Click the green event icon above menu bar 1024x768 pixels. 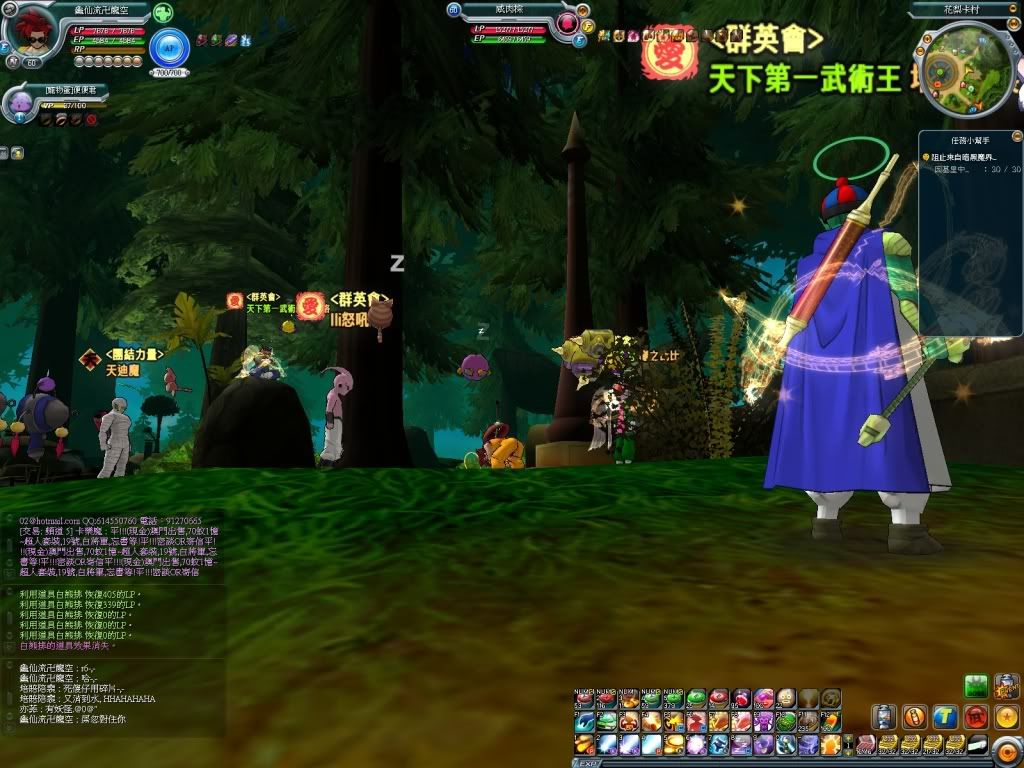(976, 685)
